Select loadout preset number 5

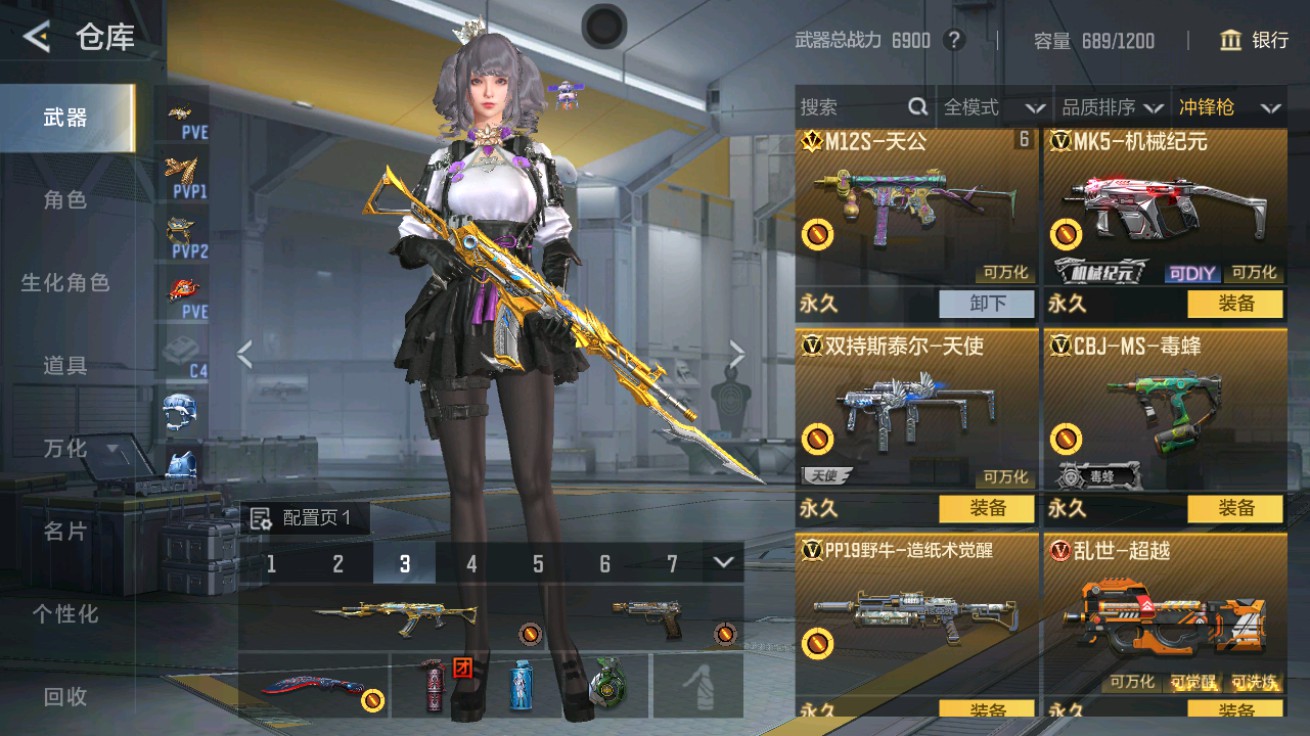[x=539, y=563]
